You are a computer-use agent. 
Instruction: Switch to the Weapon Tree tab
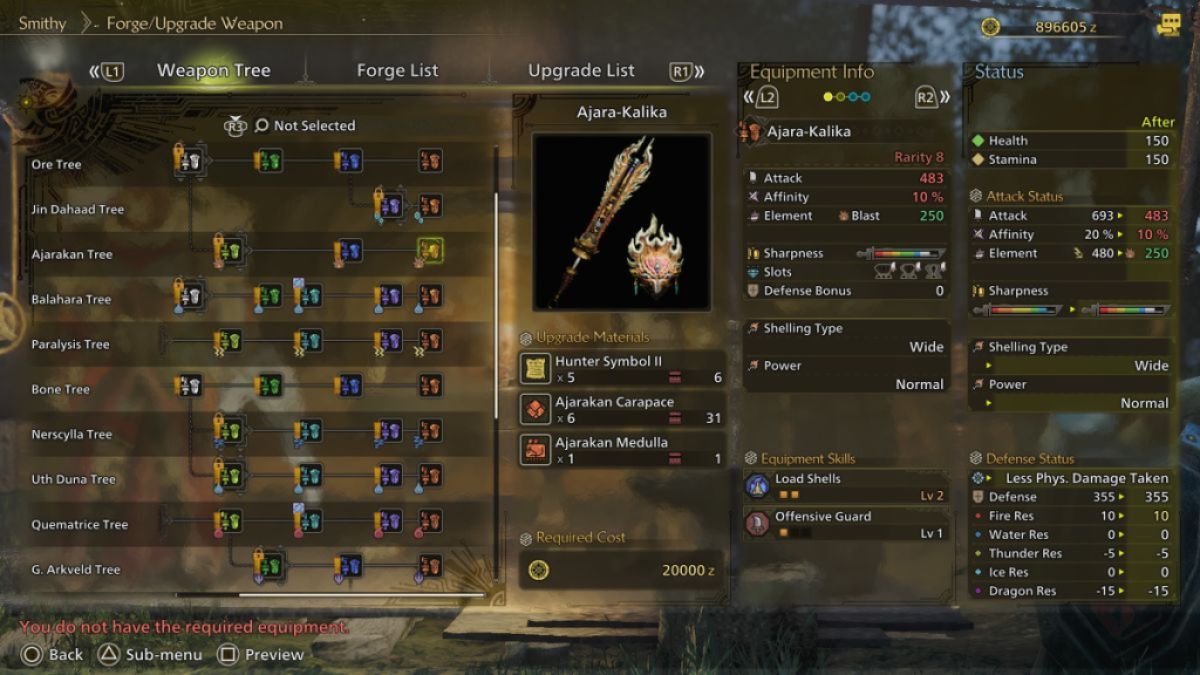213,71
